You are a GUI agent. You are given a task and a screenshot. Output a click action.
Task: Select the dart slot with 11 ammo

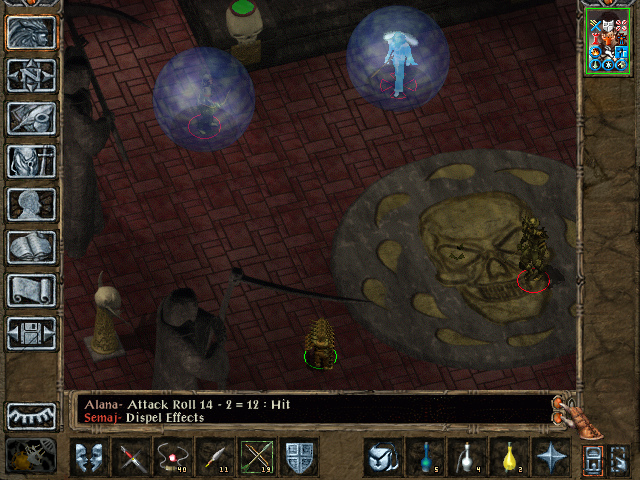point(215,458)
